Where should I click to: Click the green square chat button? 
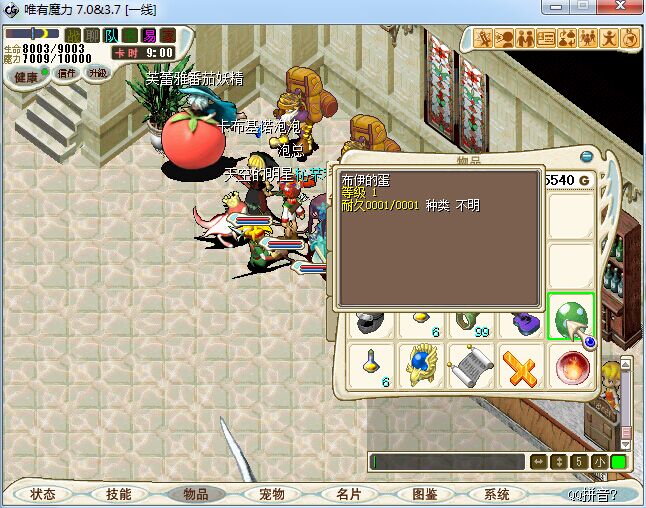coord(619,462)
